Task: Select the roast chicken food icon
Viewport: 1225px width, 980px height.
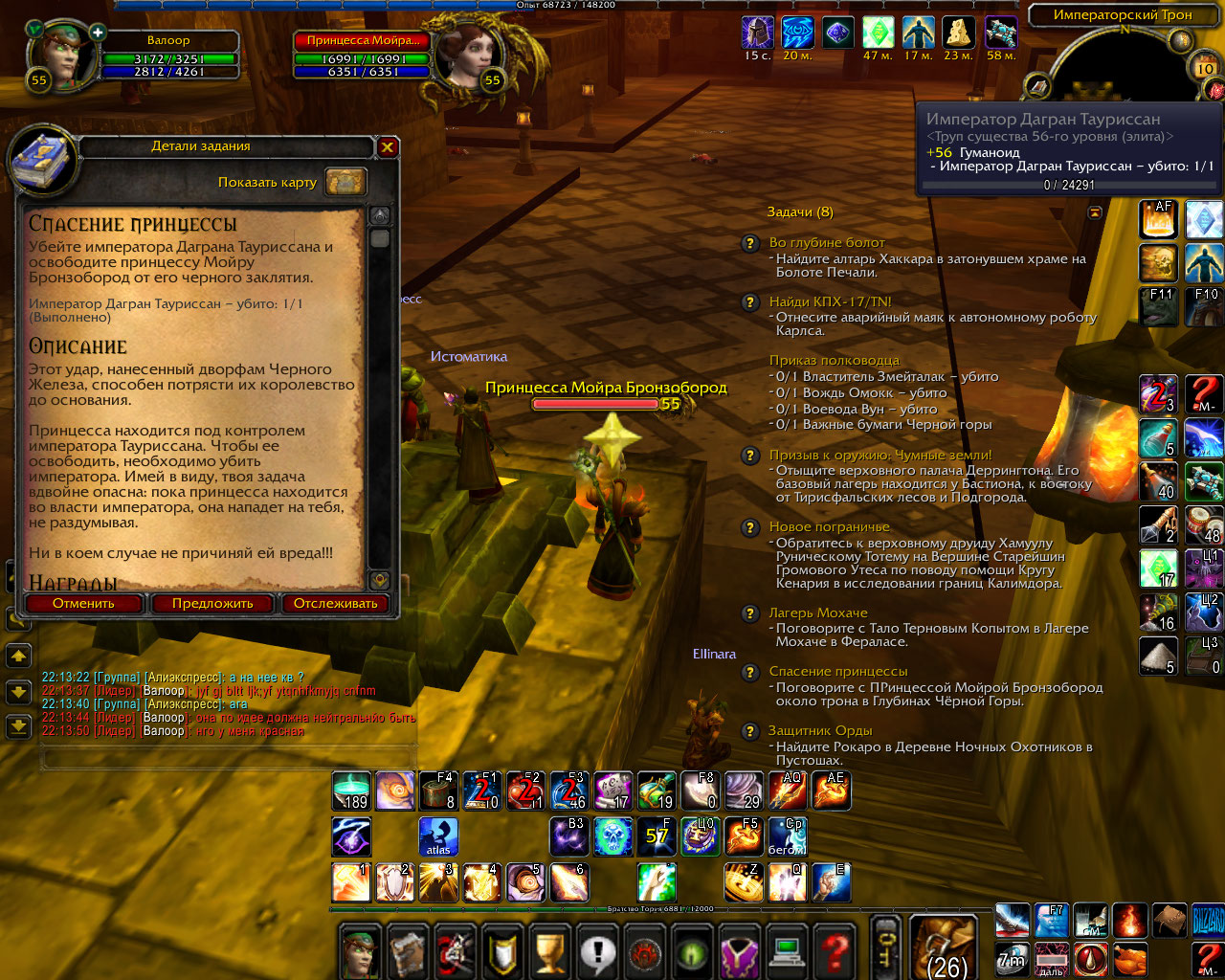Action: pos(1129,957)
